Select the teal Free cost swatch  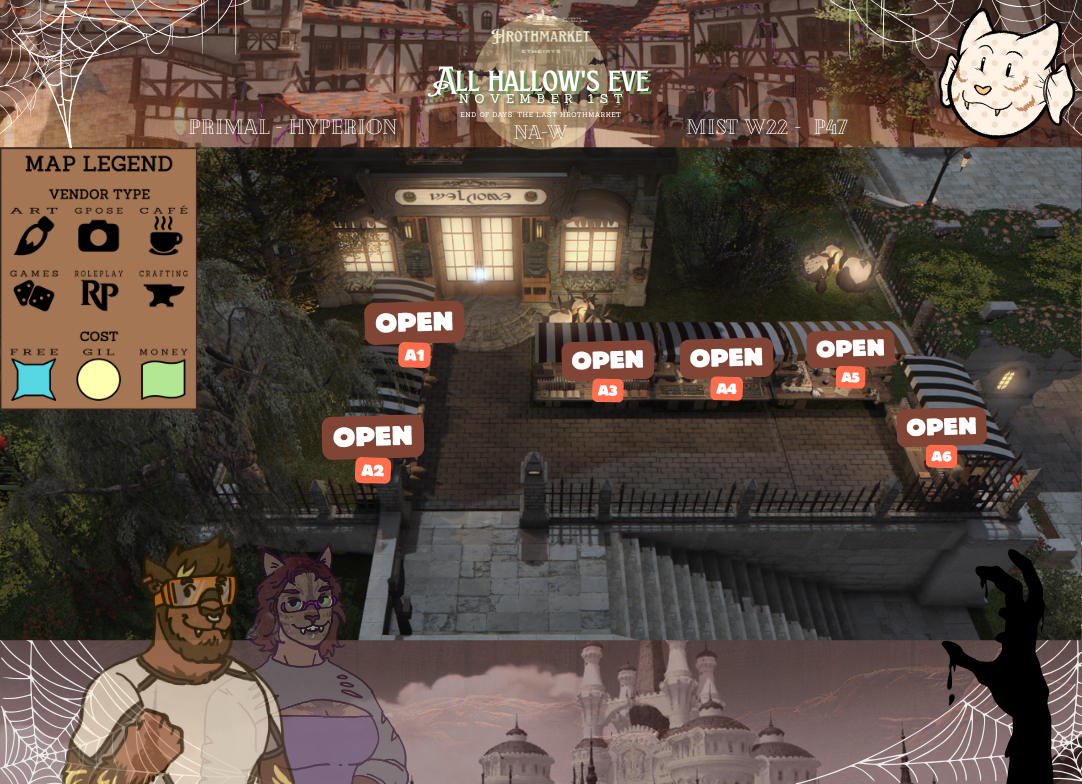coord(35,380)
